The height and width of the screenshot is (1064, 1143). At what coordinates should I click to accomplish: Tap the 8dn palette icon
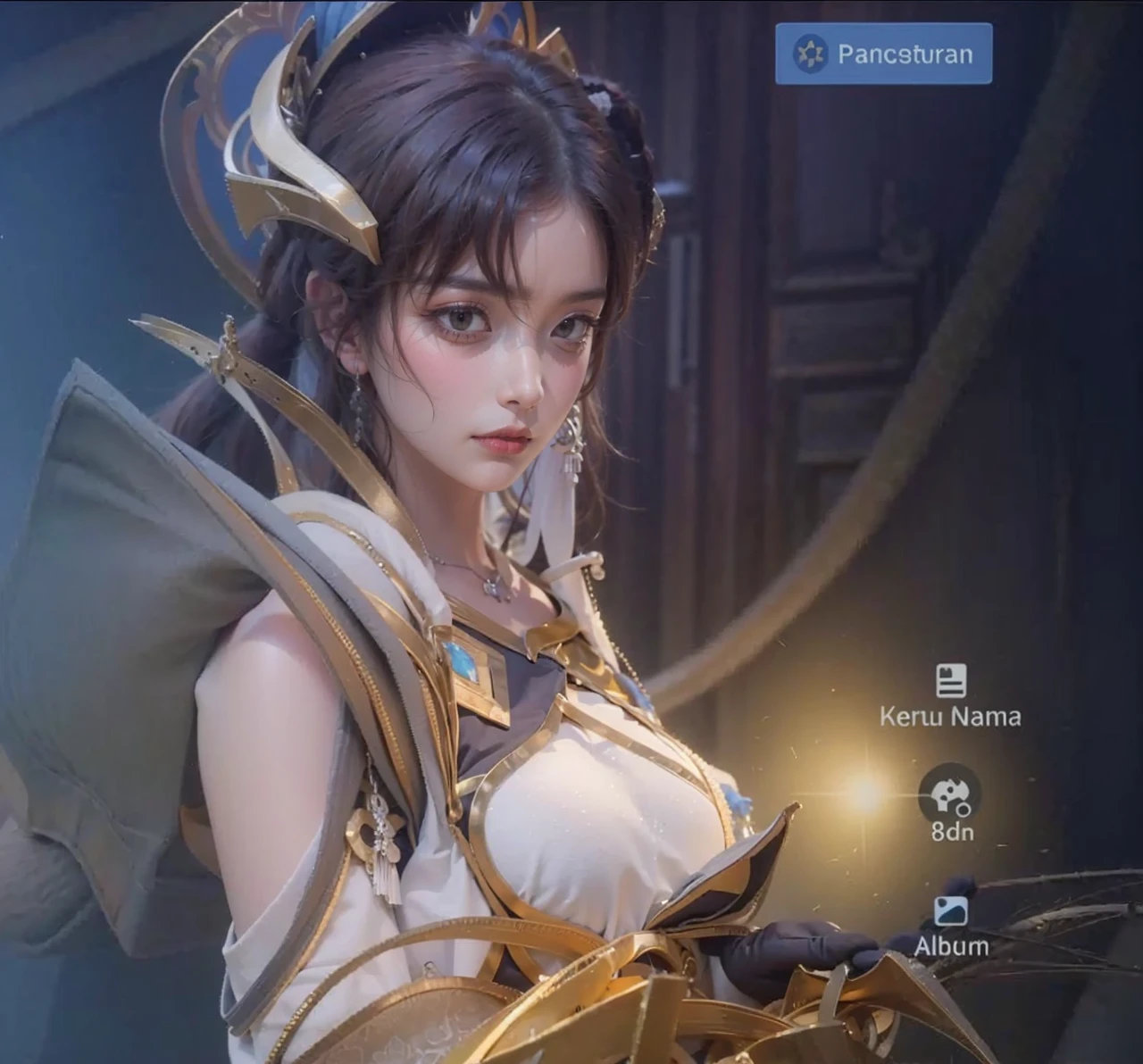949,794
